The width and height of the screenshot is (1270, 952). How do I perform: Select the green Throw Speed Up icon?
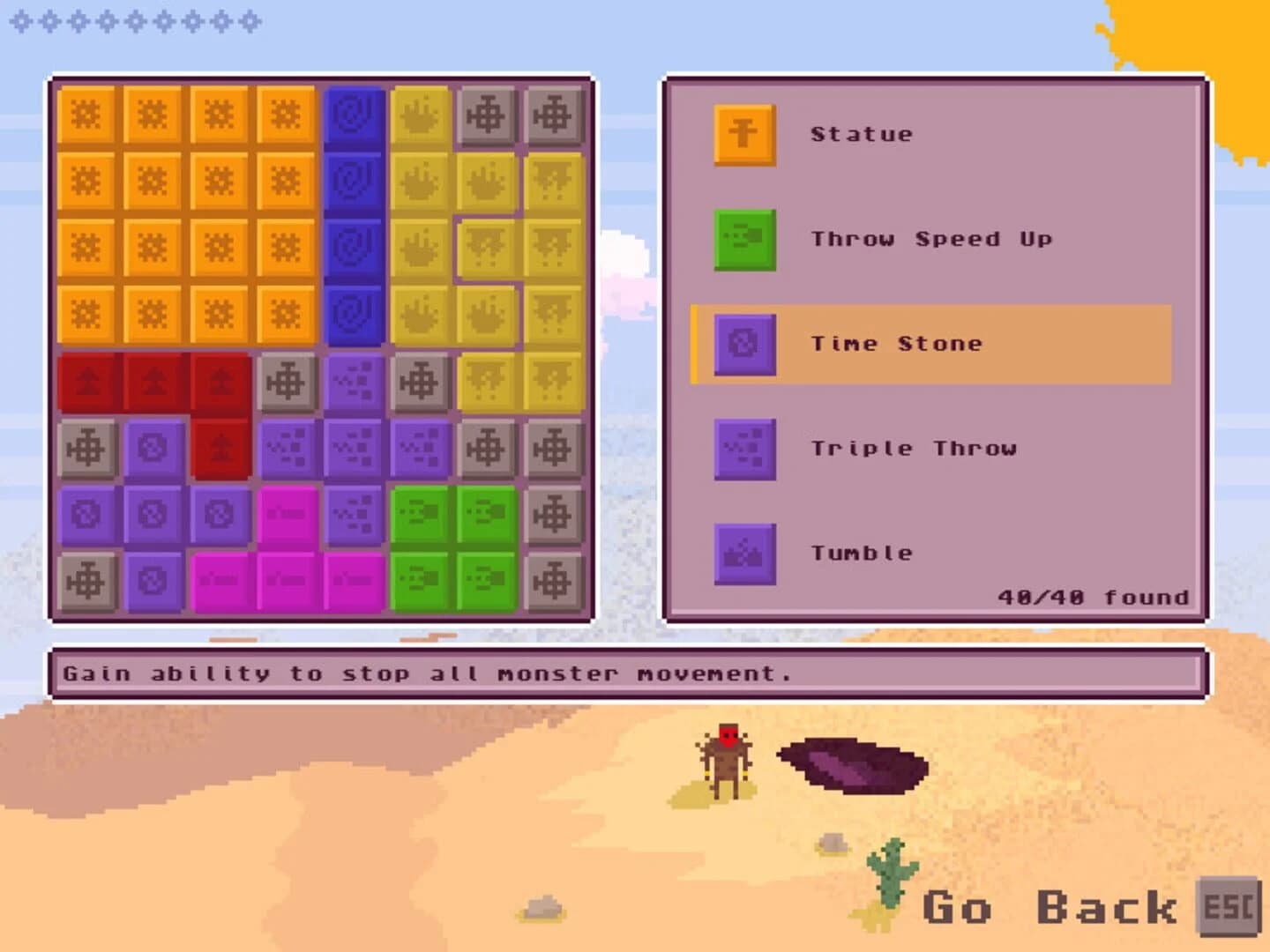743,238
